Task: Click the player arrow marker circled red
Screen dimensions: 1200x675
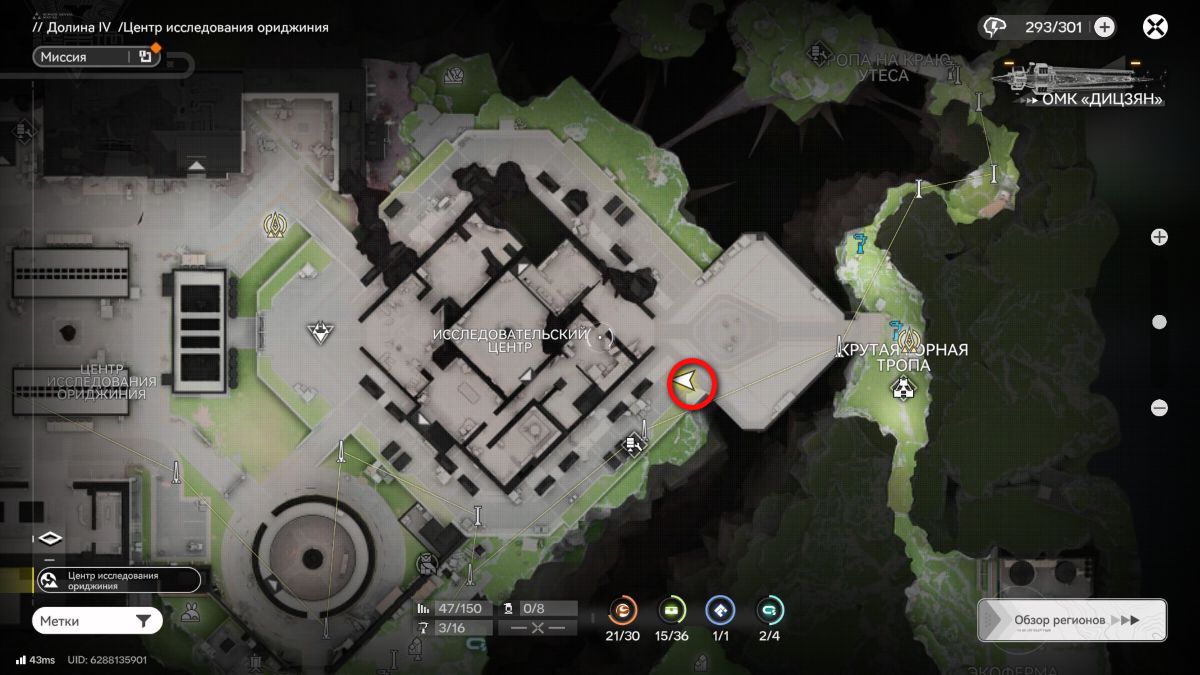Action: [689, 382]
